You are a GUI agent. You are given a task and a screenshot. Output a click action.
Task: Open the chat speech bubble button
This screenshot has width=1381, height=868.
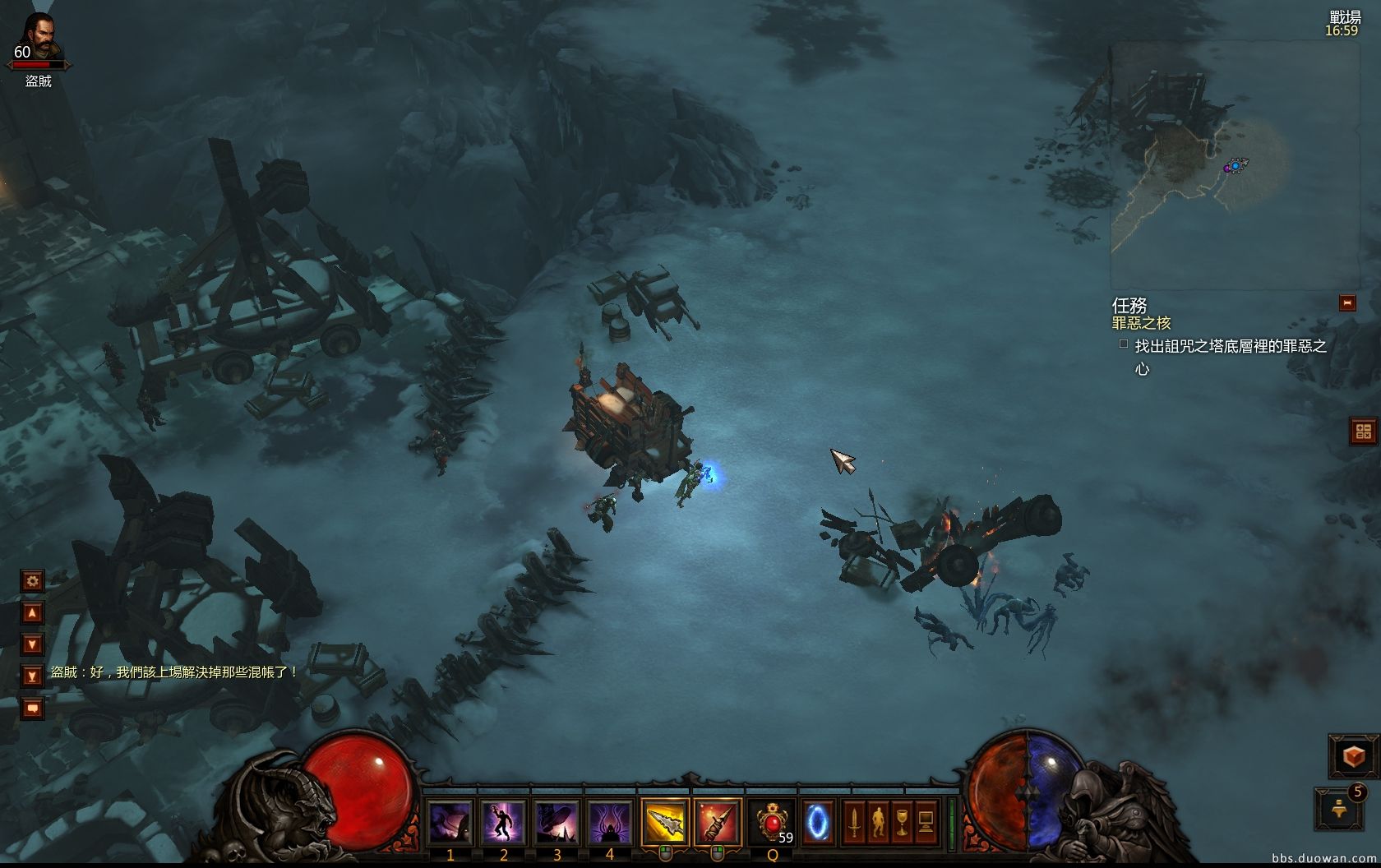click(32, 707)
